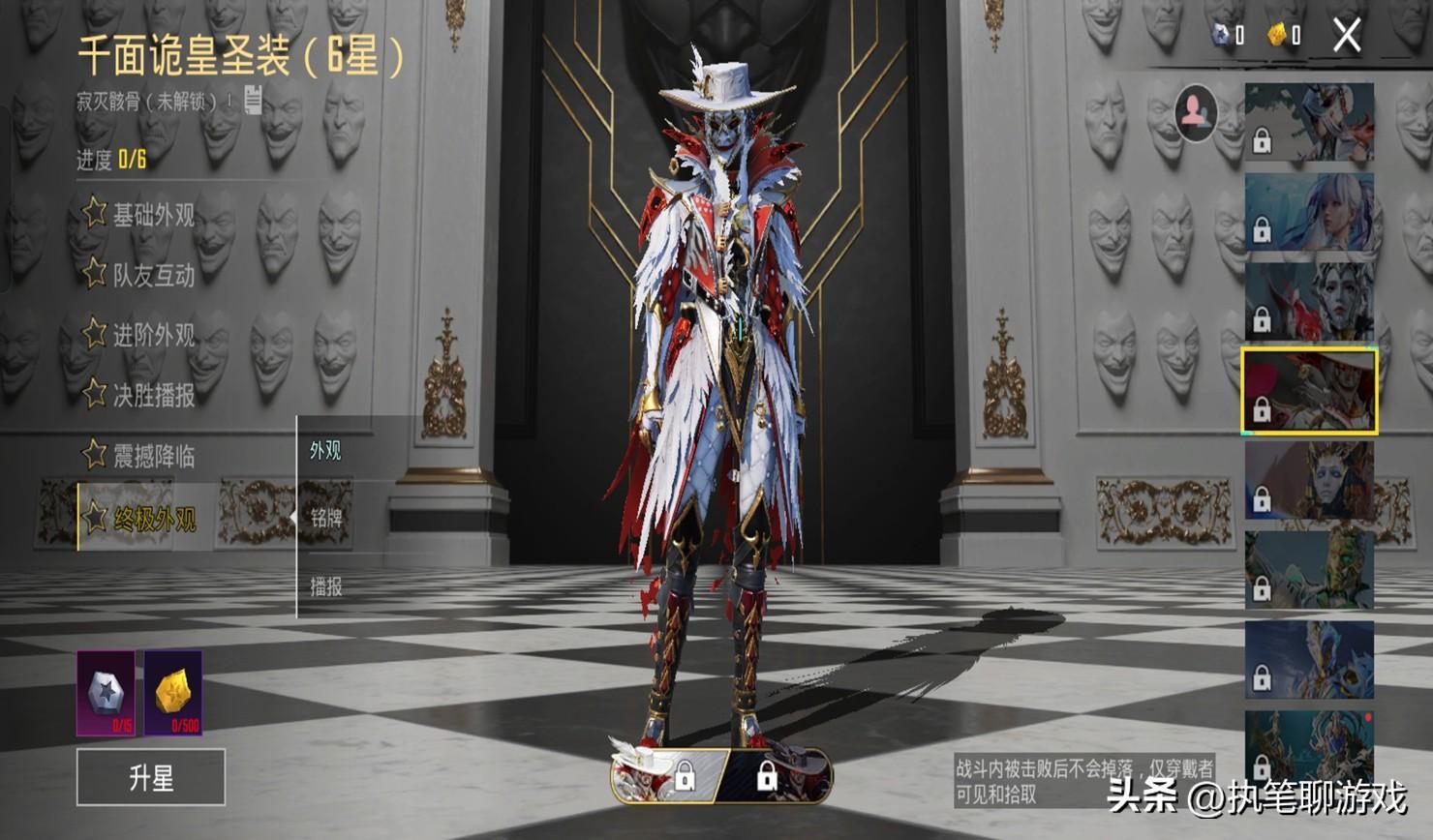Select the 队友互动 star level
This screenshot has width=1433, height=840.
140,275
